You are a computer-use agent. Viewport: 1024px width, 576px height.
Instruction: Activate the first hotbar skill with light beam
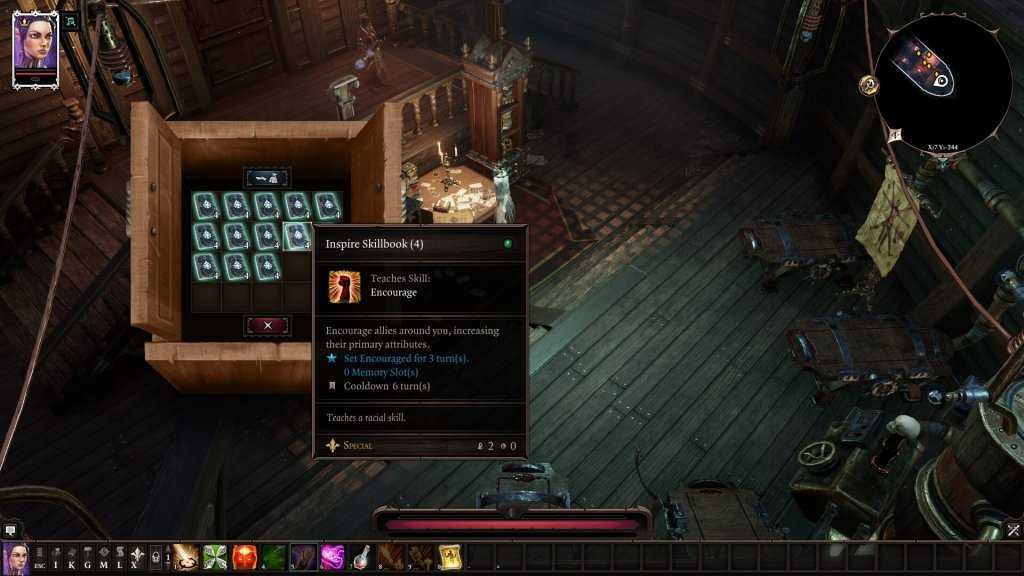pyautogui.click(x=186, y=556)
